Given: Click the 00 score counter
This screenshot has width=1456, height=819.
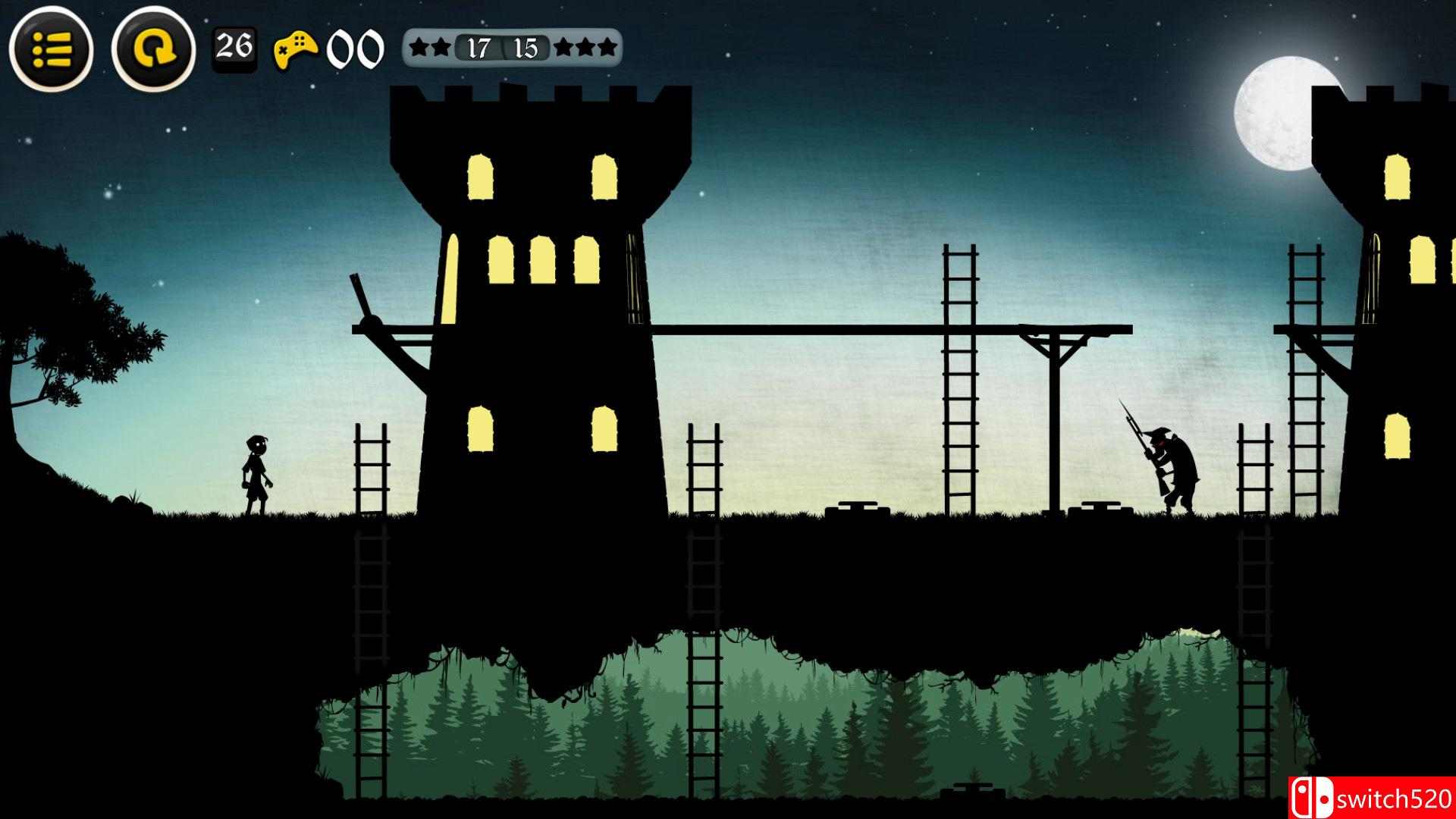Looking at the screenshot, I should (x=356, y=48).
